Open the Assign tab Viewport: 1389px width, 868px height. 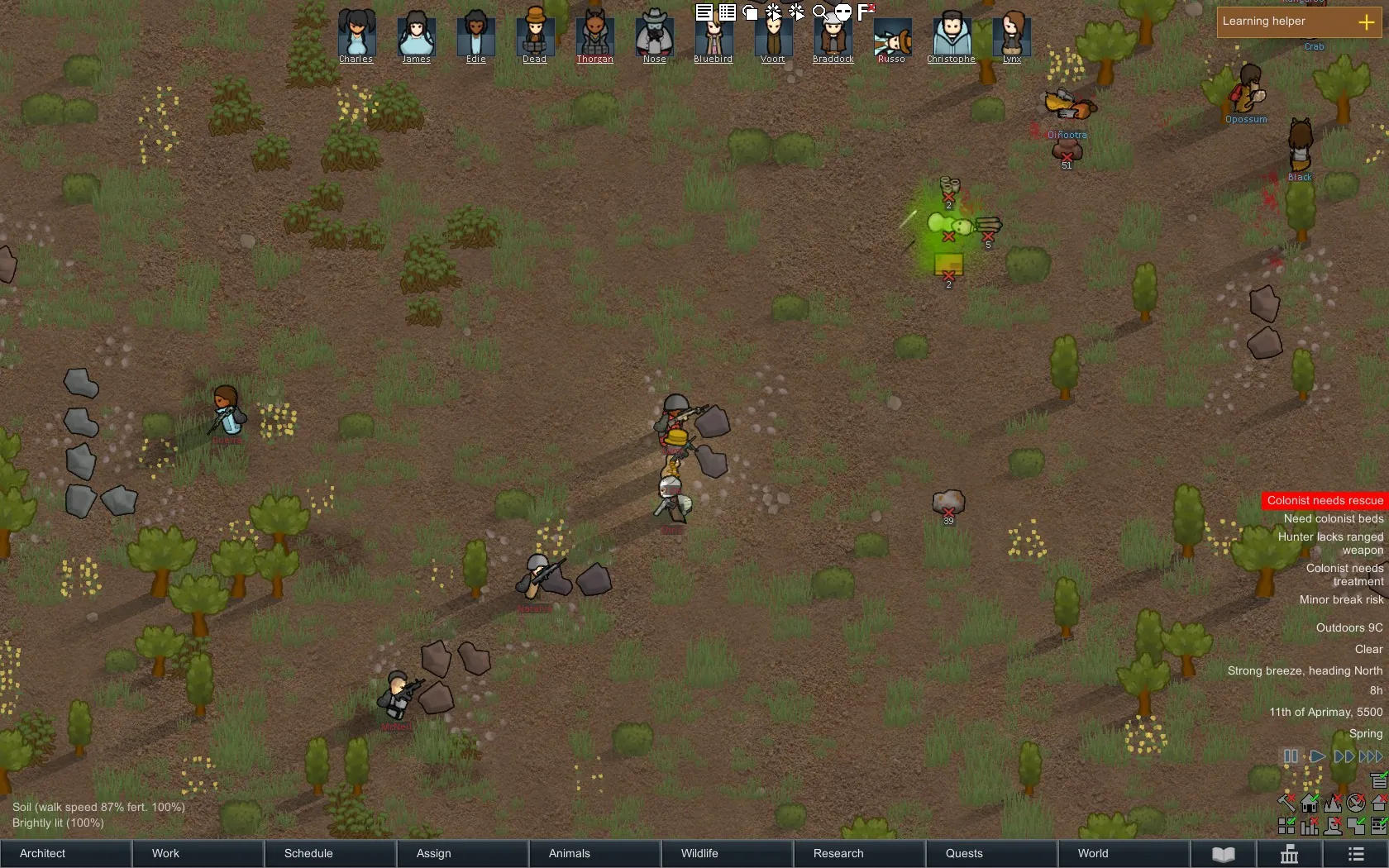(463, 853)
